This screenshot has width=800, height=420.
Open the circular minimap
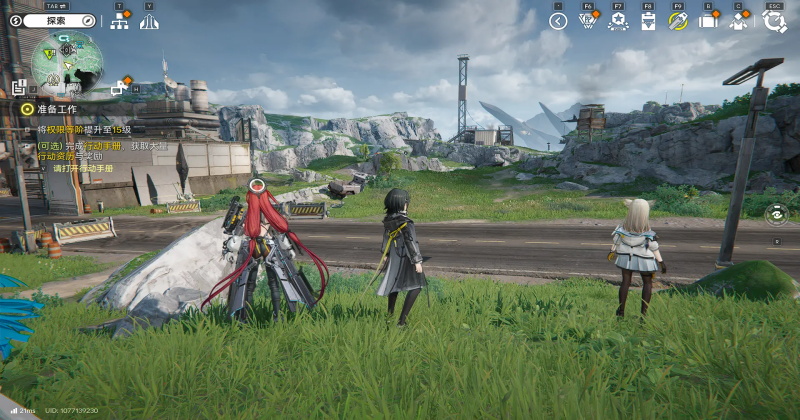click(x=66, y=62)
